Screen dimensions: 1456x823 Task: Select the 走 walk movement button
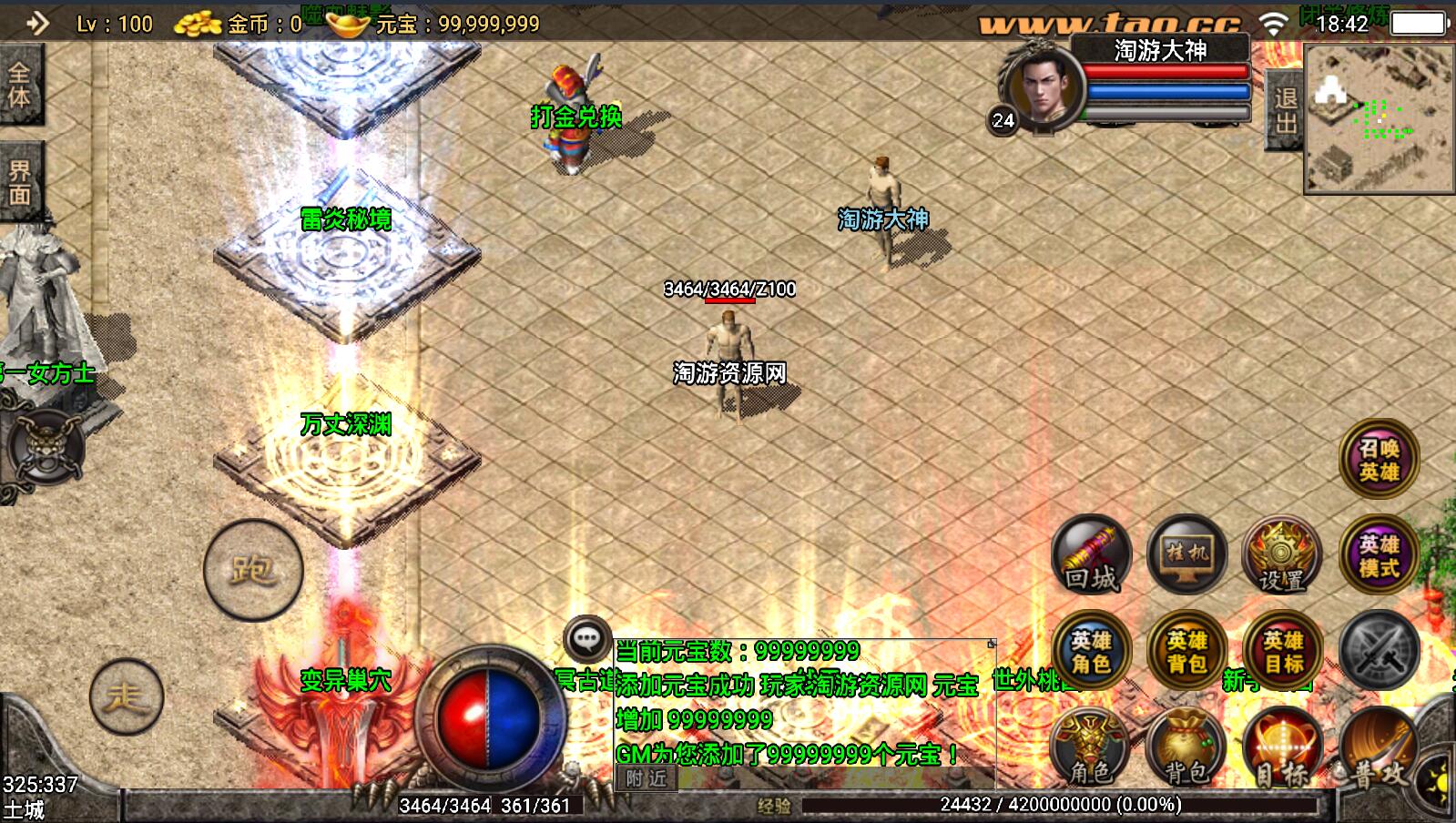point(127,697)
